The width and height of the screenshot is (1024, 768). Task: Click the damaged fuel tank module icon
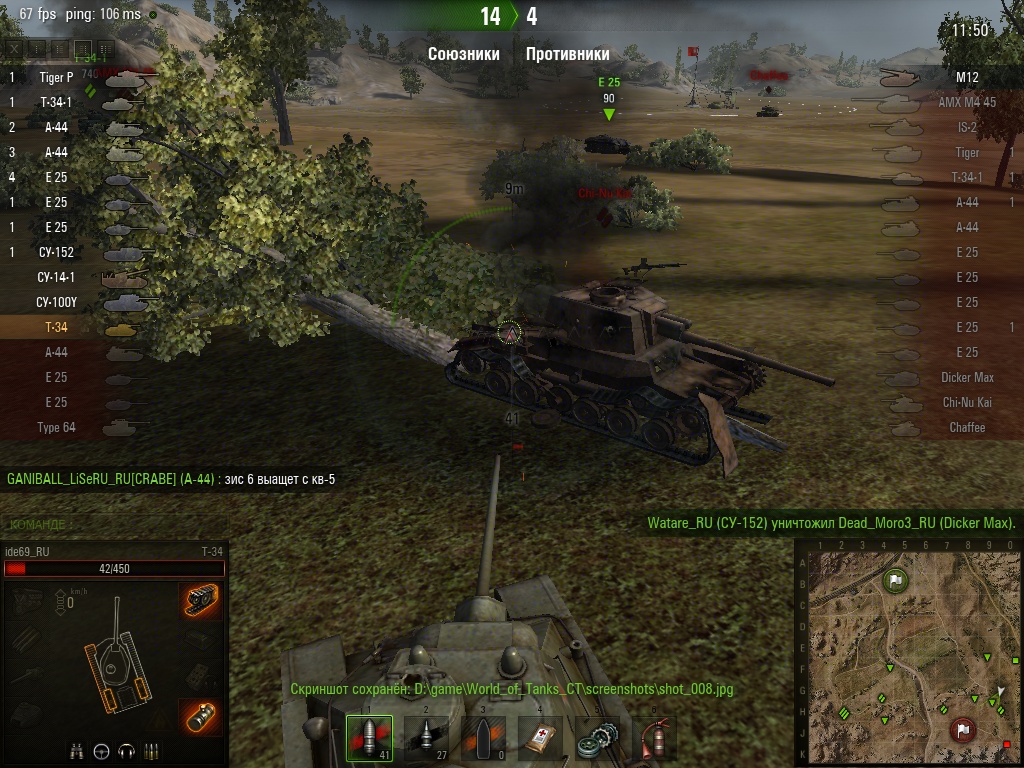pyautogui.click(x=200, y=718)
